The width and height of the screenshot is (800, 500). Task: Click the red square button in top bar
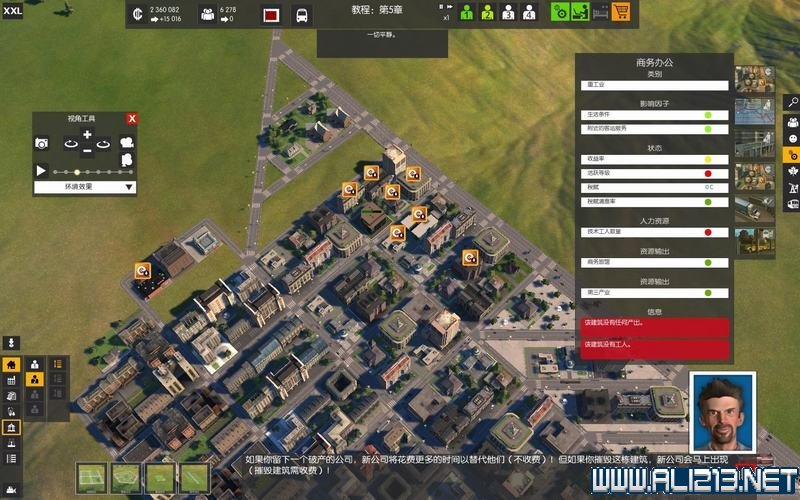click(270, 15)
